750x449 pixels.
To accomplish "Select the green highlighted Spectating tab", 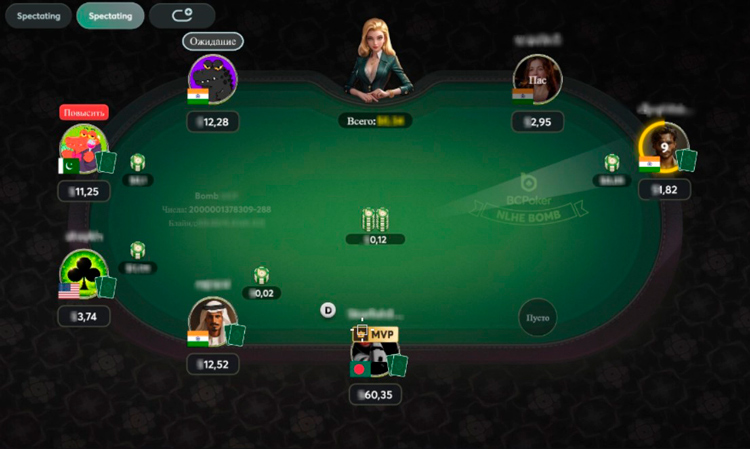I will pos(110,16).
